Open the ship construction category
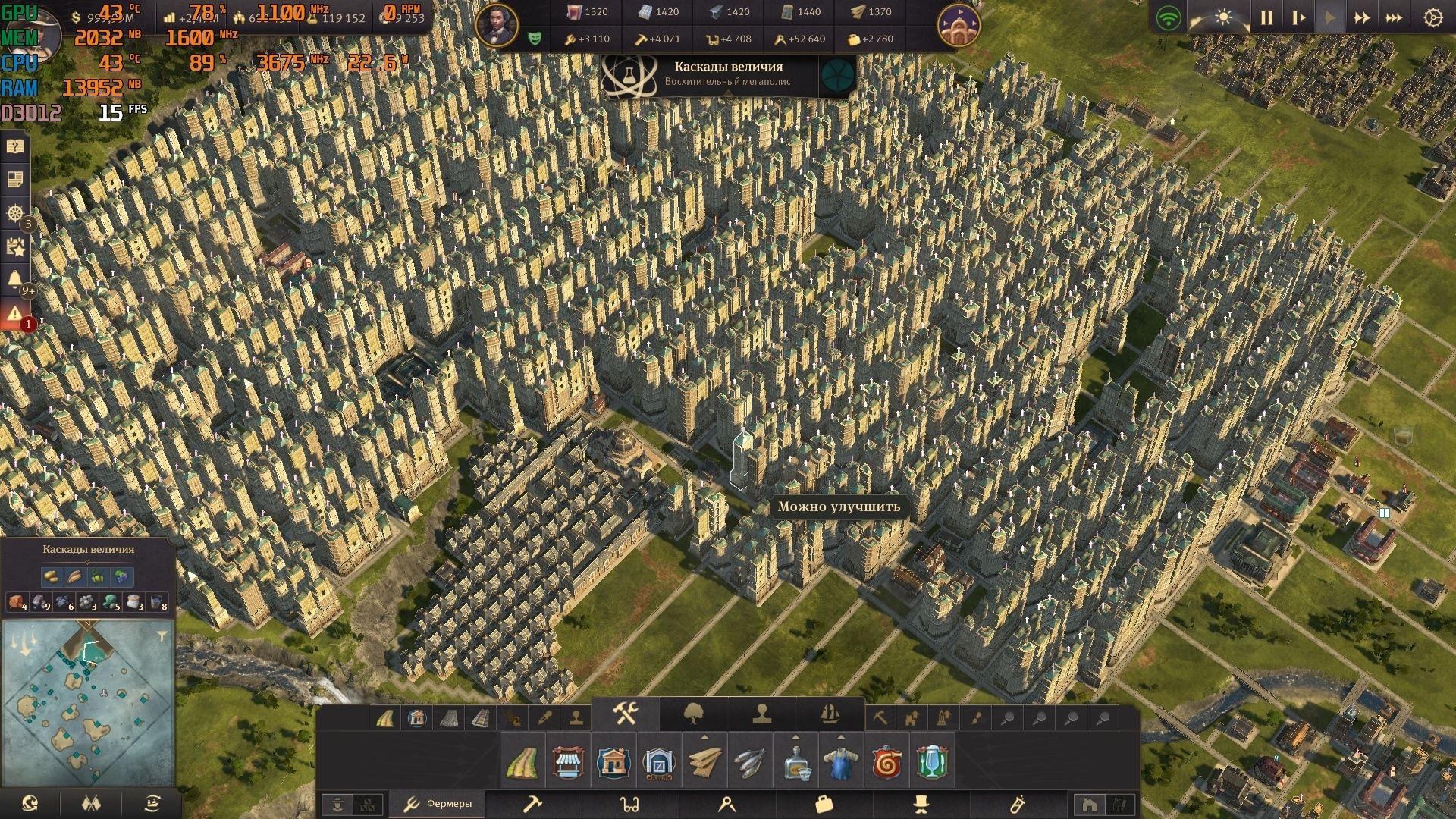This screenshot has width=1456, height=819. [x=830, y=714]
